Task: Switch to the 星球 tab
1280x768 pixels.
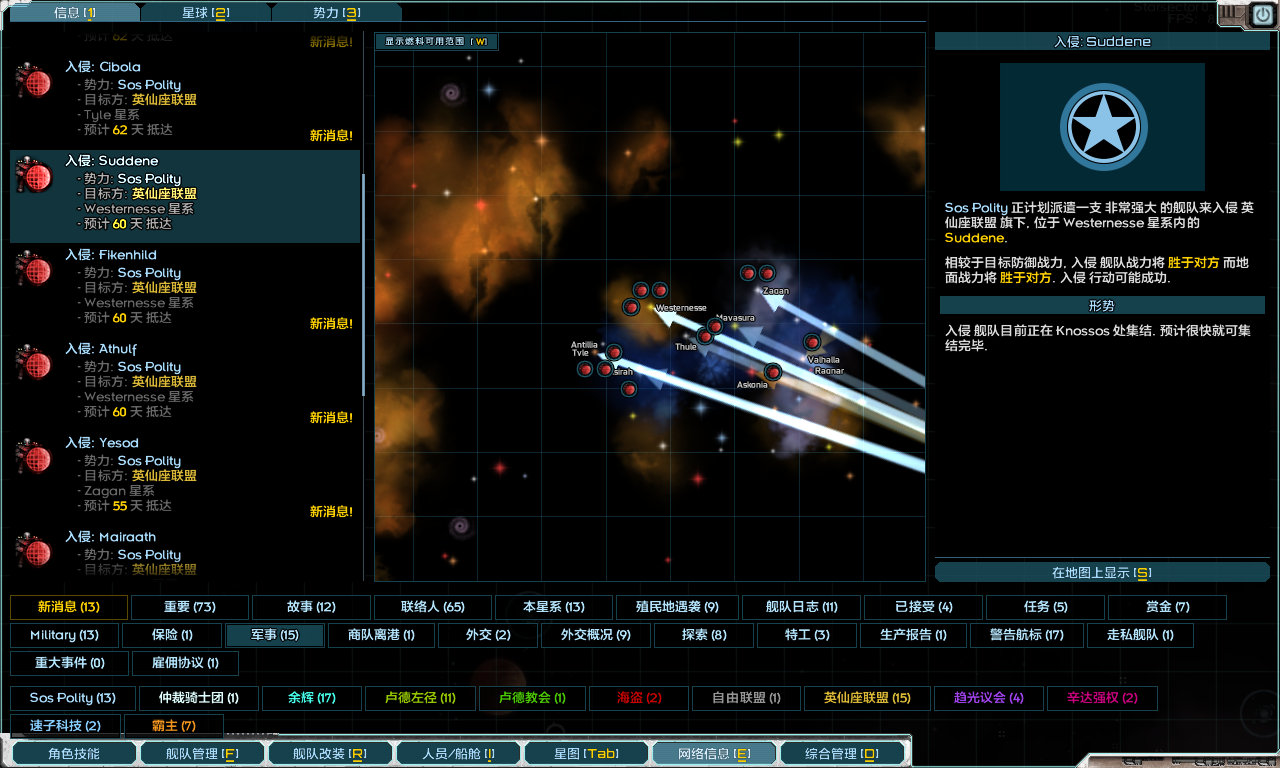Action: 206,12
